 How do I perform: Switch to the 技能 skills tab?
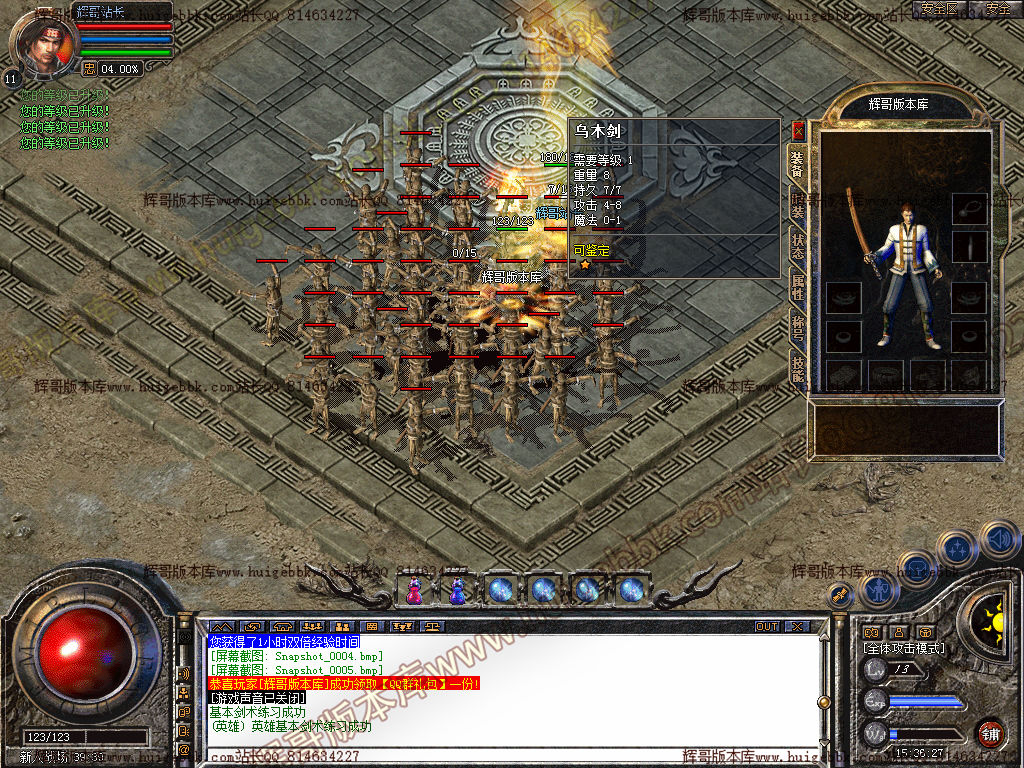tap(798, 368)
